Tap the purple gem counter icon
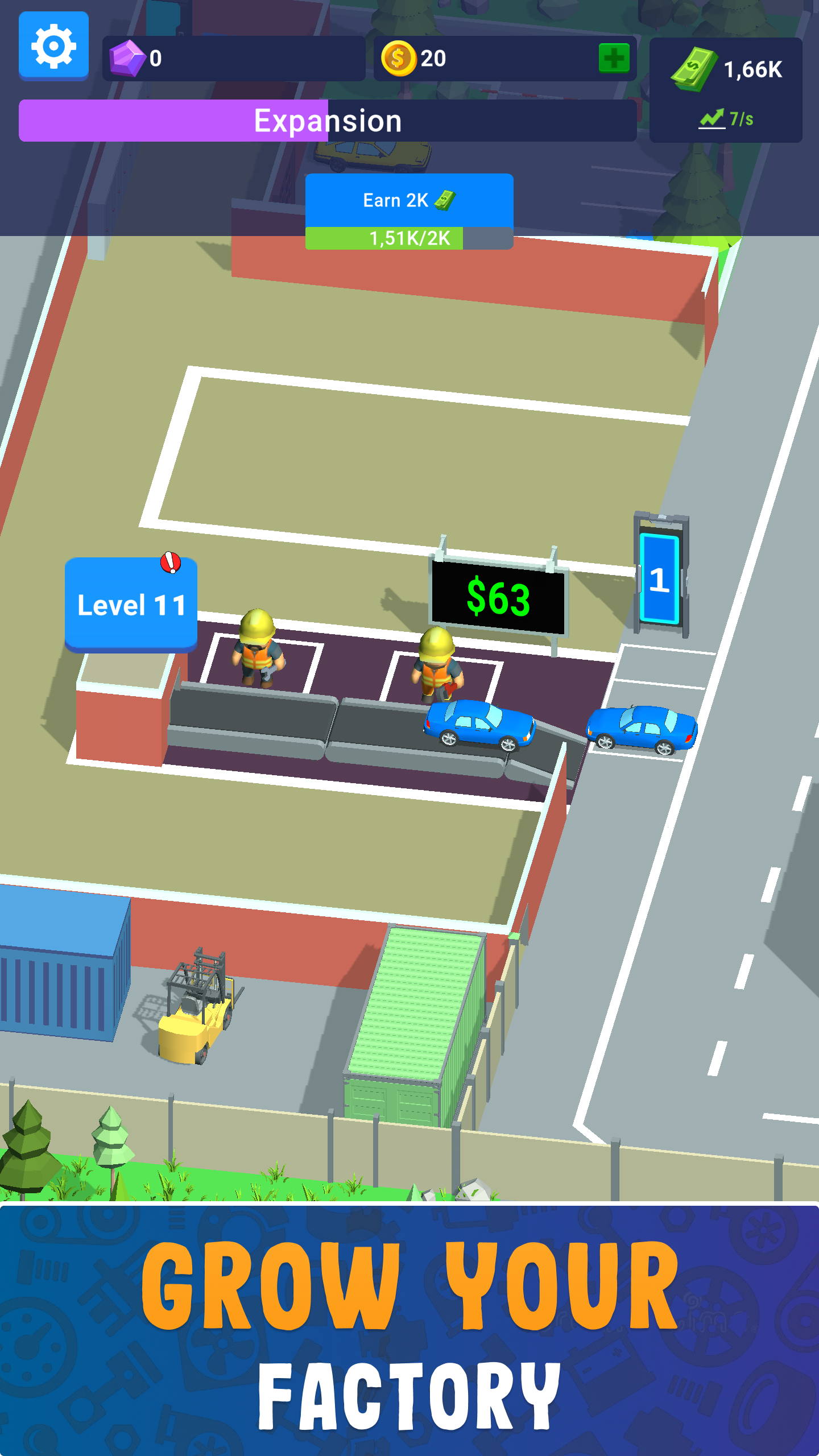 tap(127, 59)
